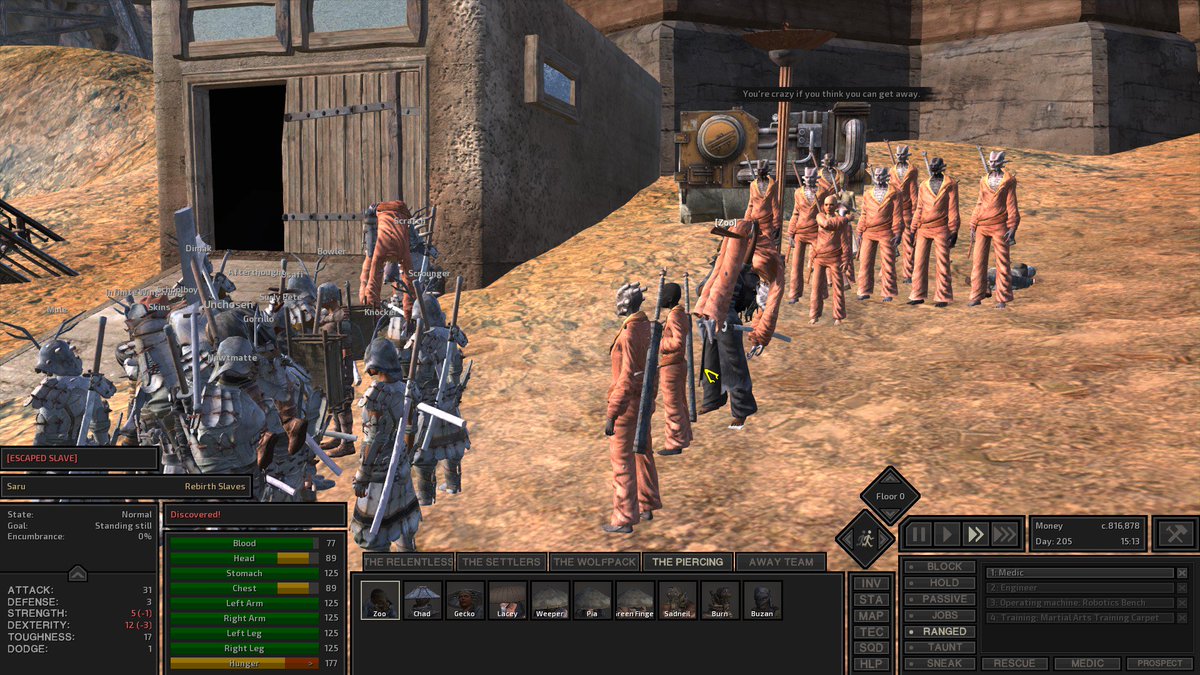Remove the Medic job from the list
This screenshot has height=675, width=1200.
(1182, 573)
